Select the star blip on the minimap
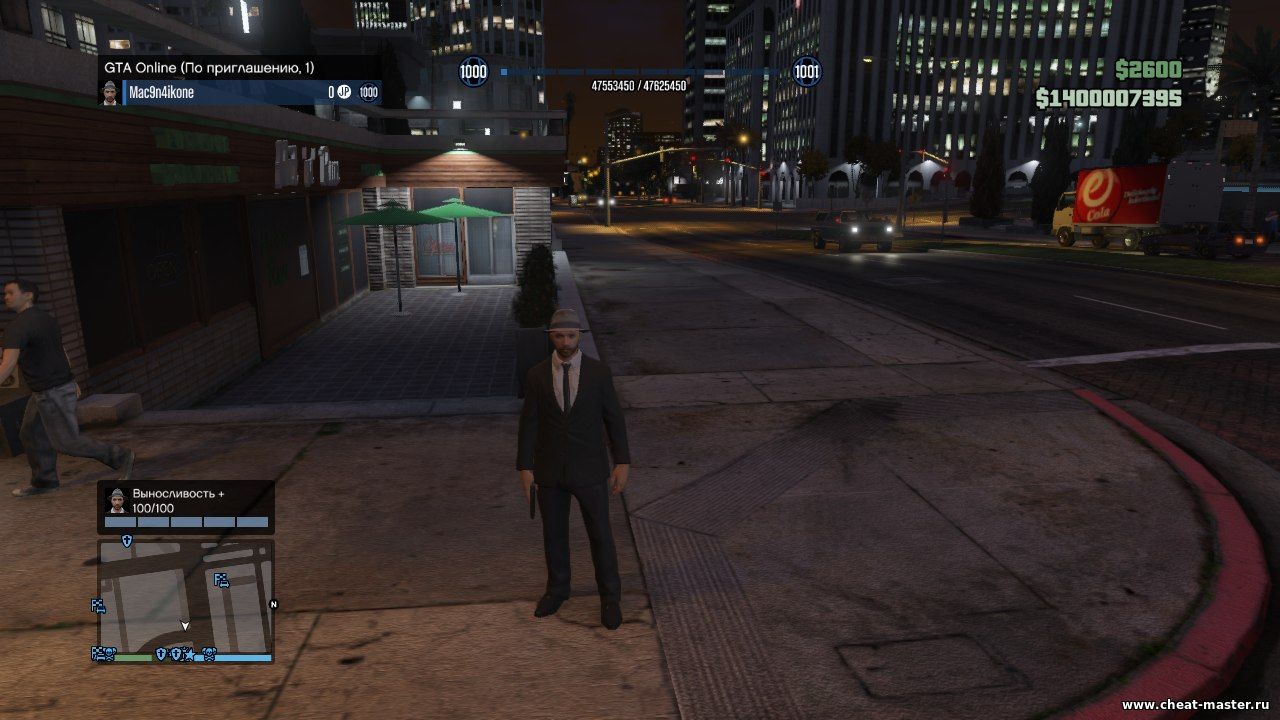 coord(189,654)
